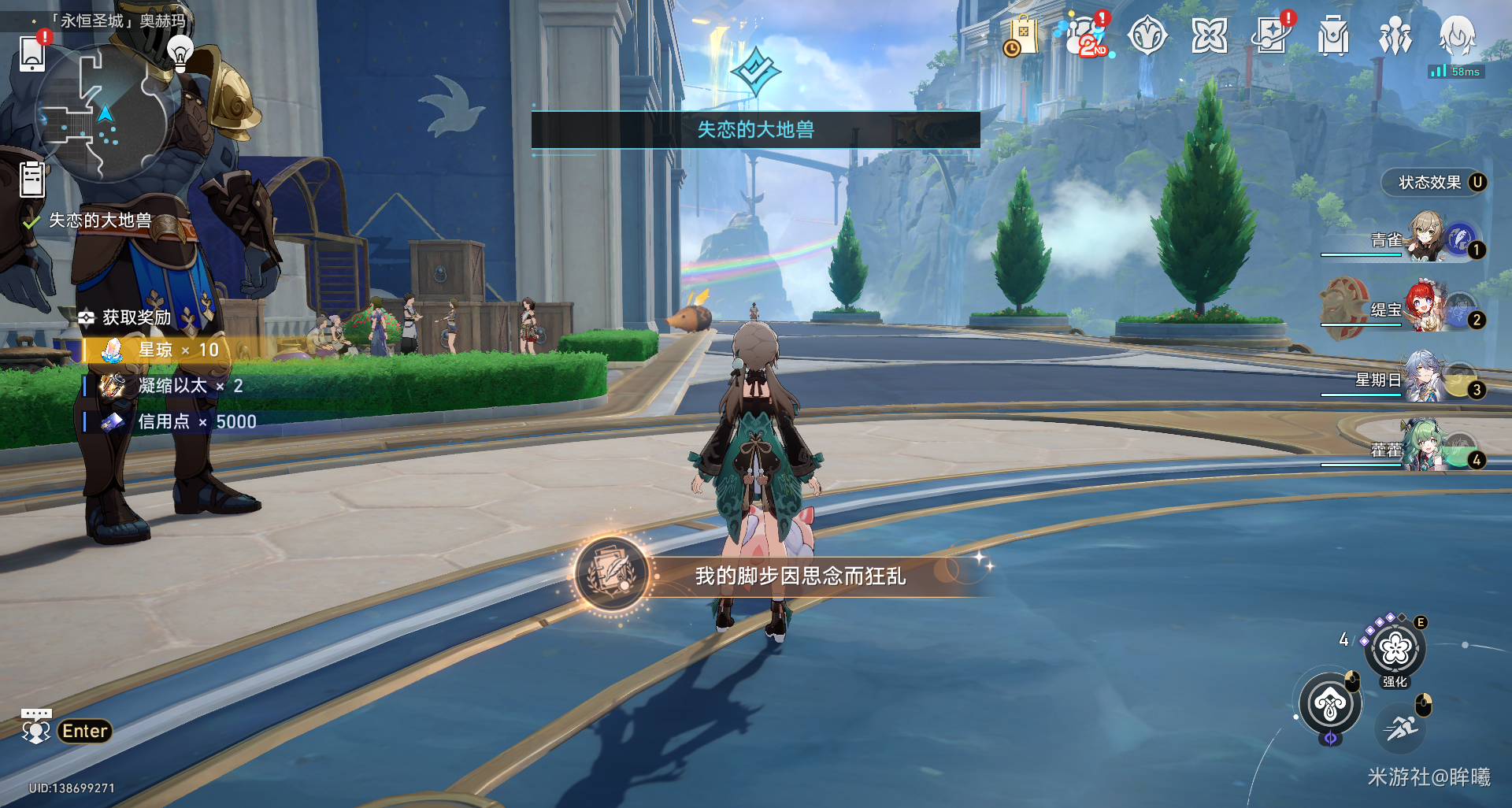Open the mission log clipboard icon
Viewport: 1512px width, 808px height.
(x=32, y=180)
